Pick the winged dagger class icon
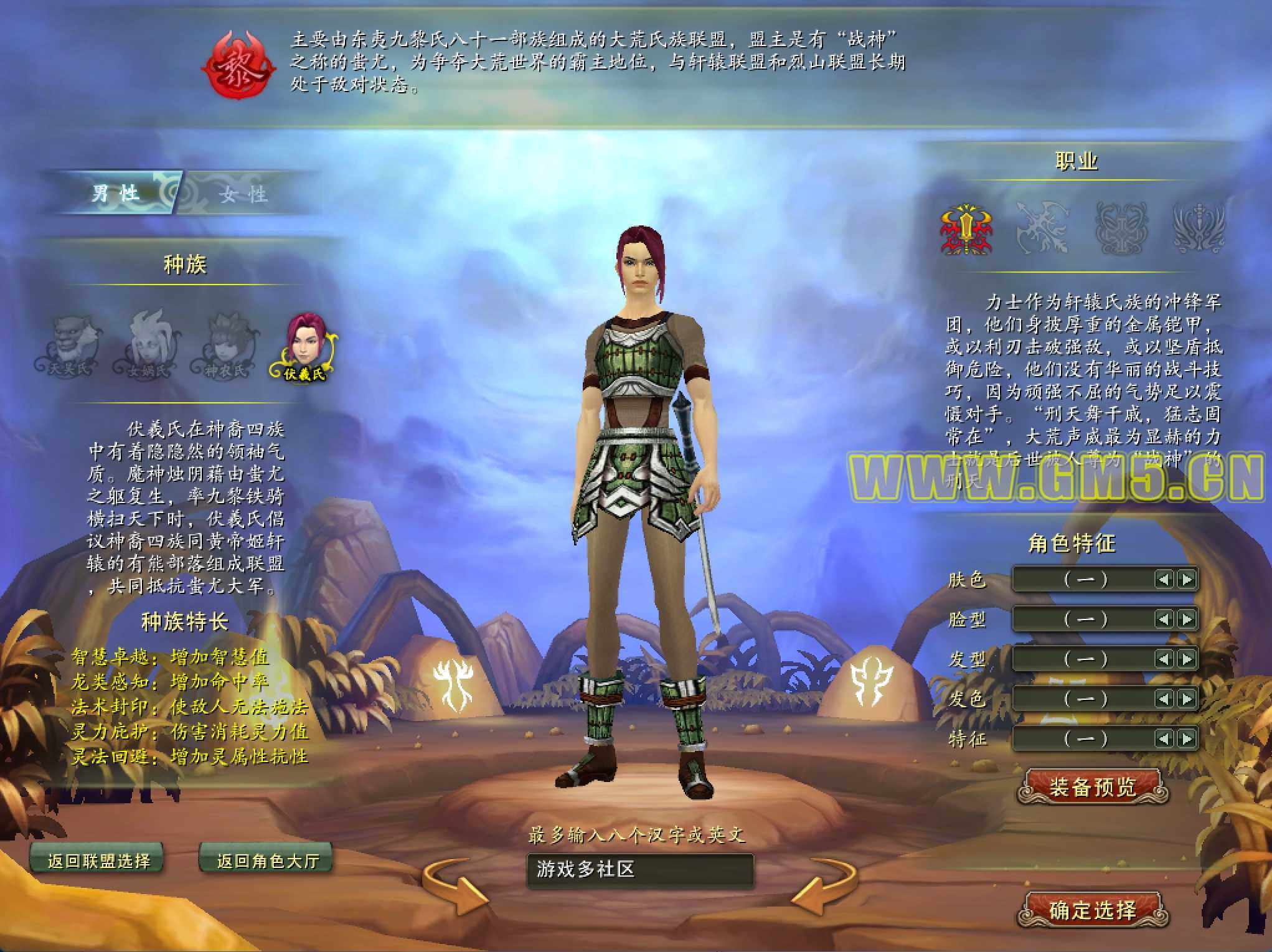Viewport: 1272px width, 952px height. coord(1199,229)
